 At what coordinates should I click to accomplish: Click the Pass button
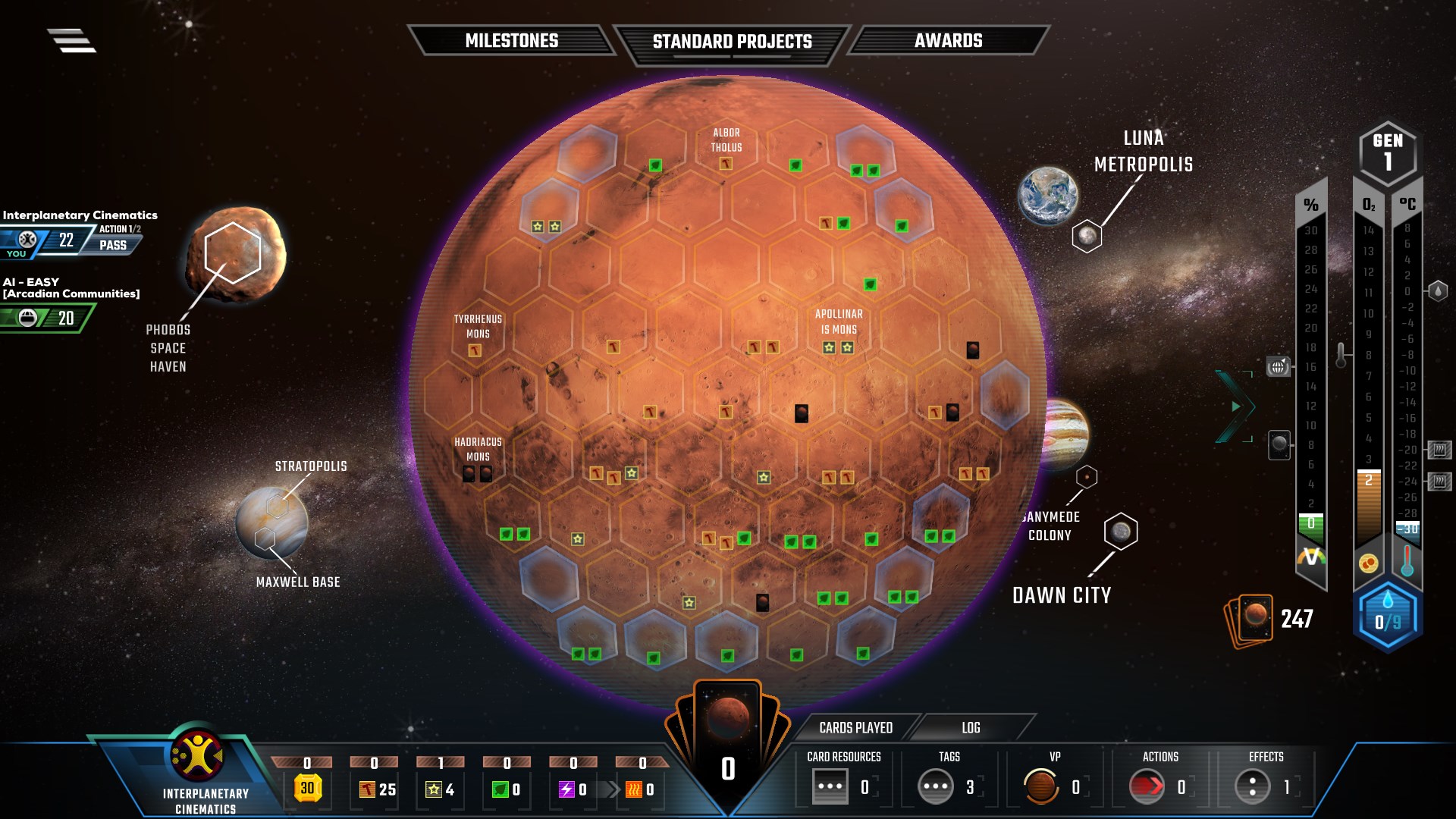coord(113,245)
